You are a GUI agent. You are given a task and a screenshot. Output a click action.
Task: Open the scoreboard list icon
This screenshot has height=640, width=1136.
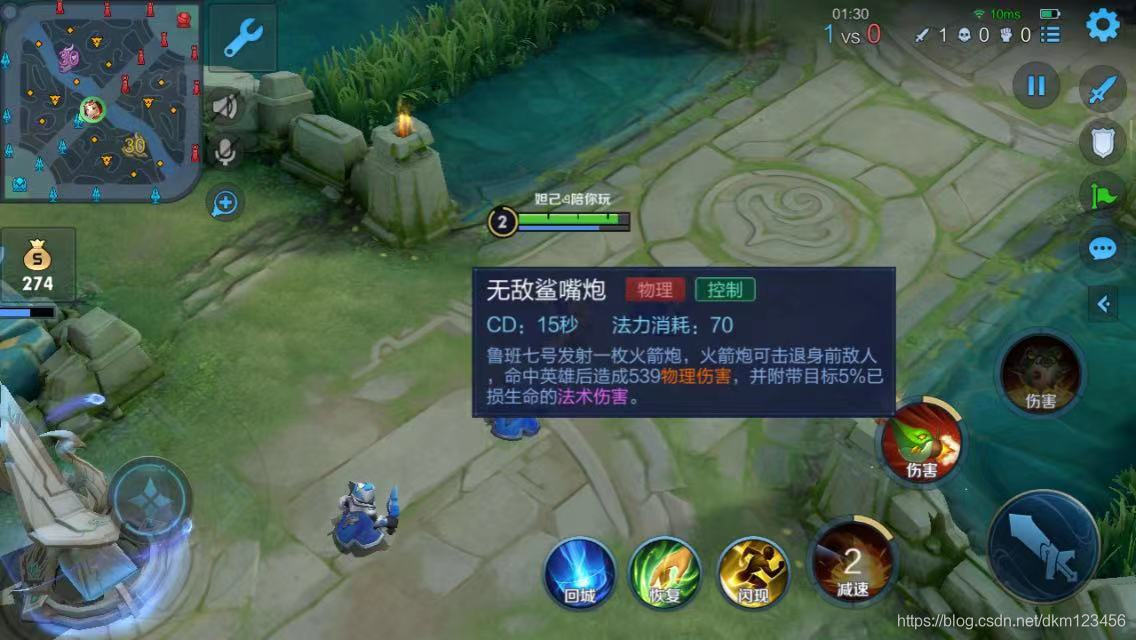(x=1050, y=35)
